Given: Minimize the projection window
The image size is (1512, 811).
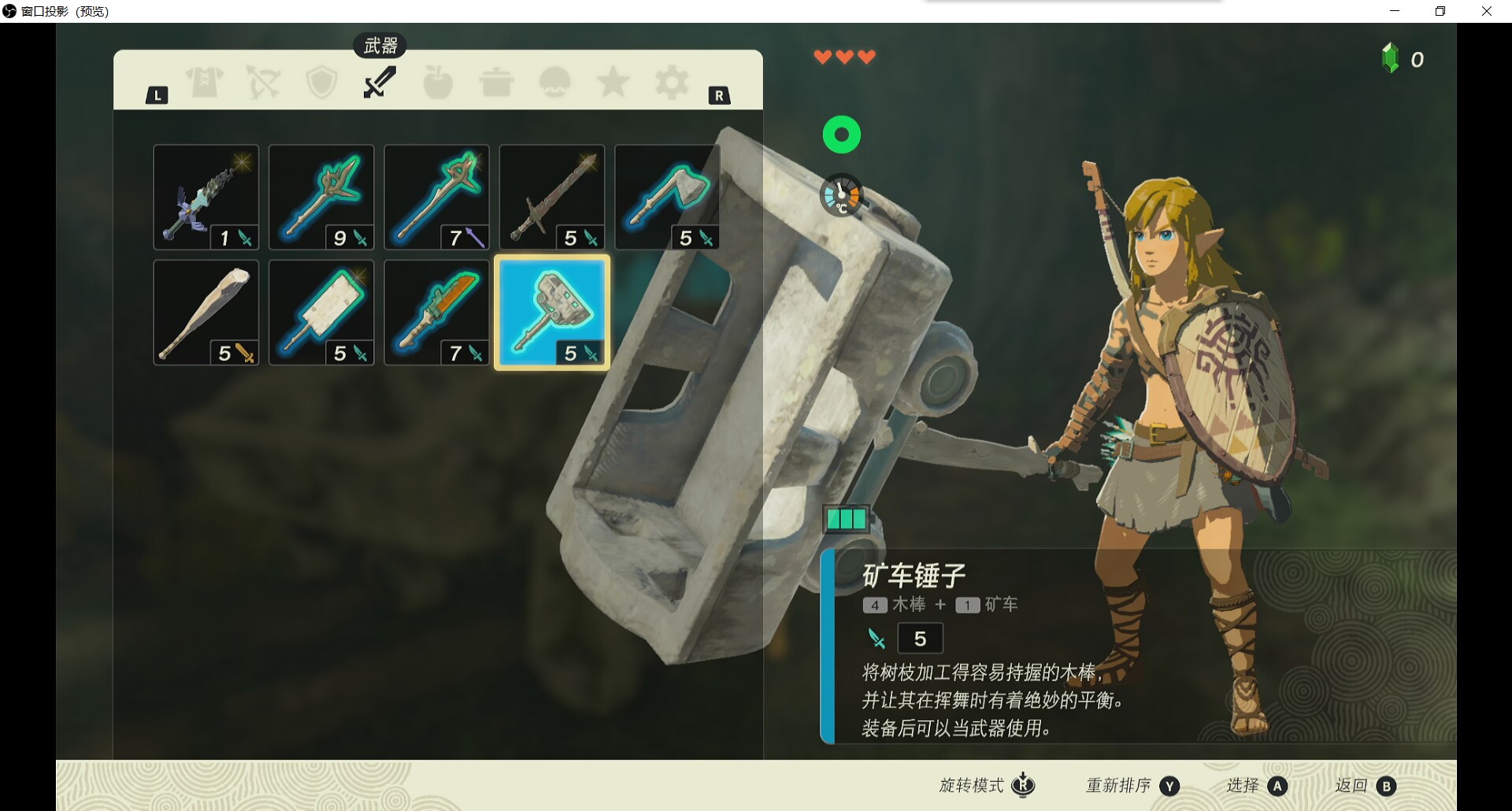Looking at the screenshot, I should coord(1395,11).
